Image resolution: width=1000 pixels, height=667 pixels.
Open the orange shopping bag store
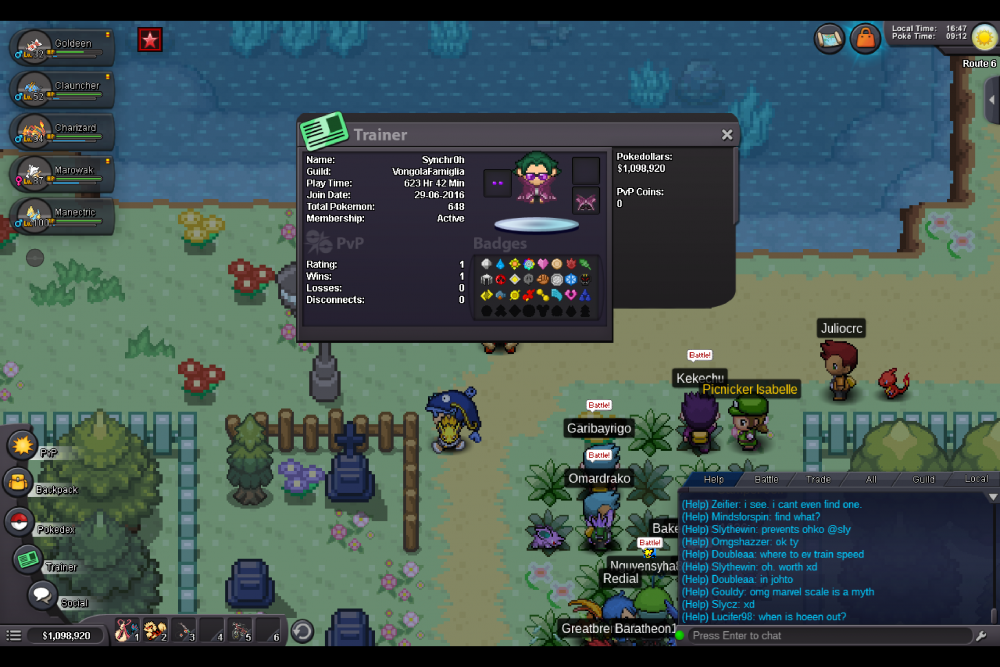(x=865, y=38)
